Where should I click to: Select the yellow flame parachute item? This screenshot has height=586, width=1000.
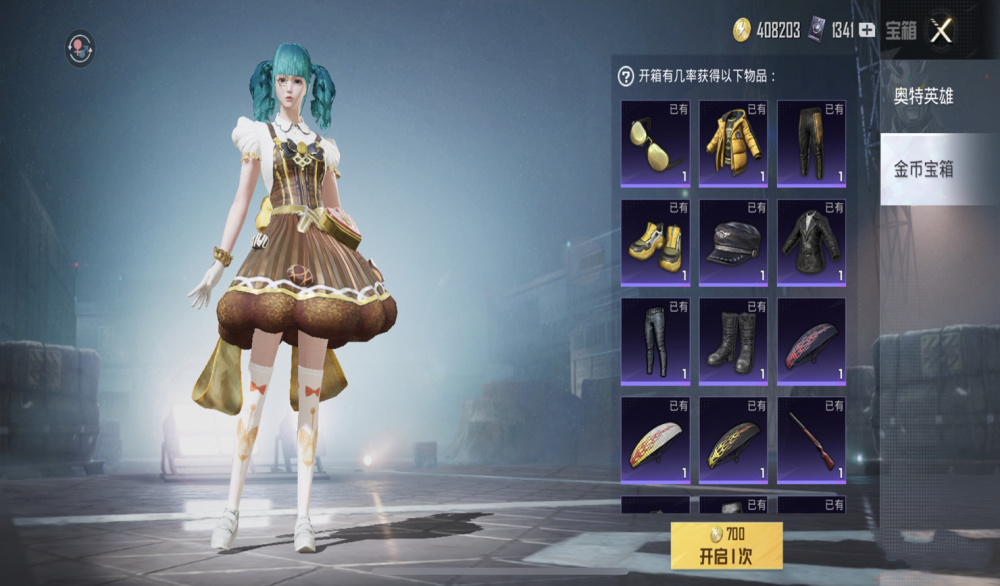[733, 440]
